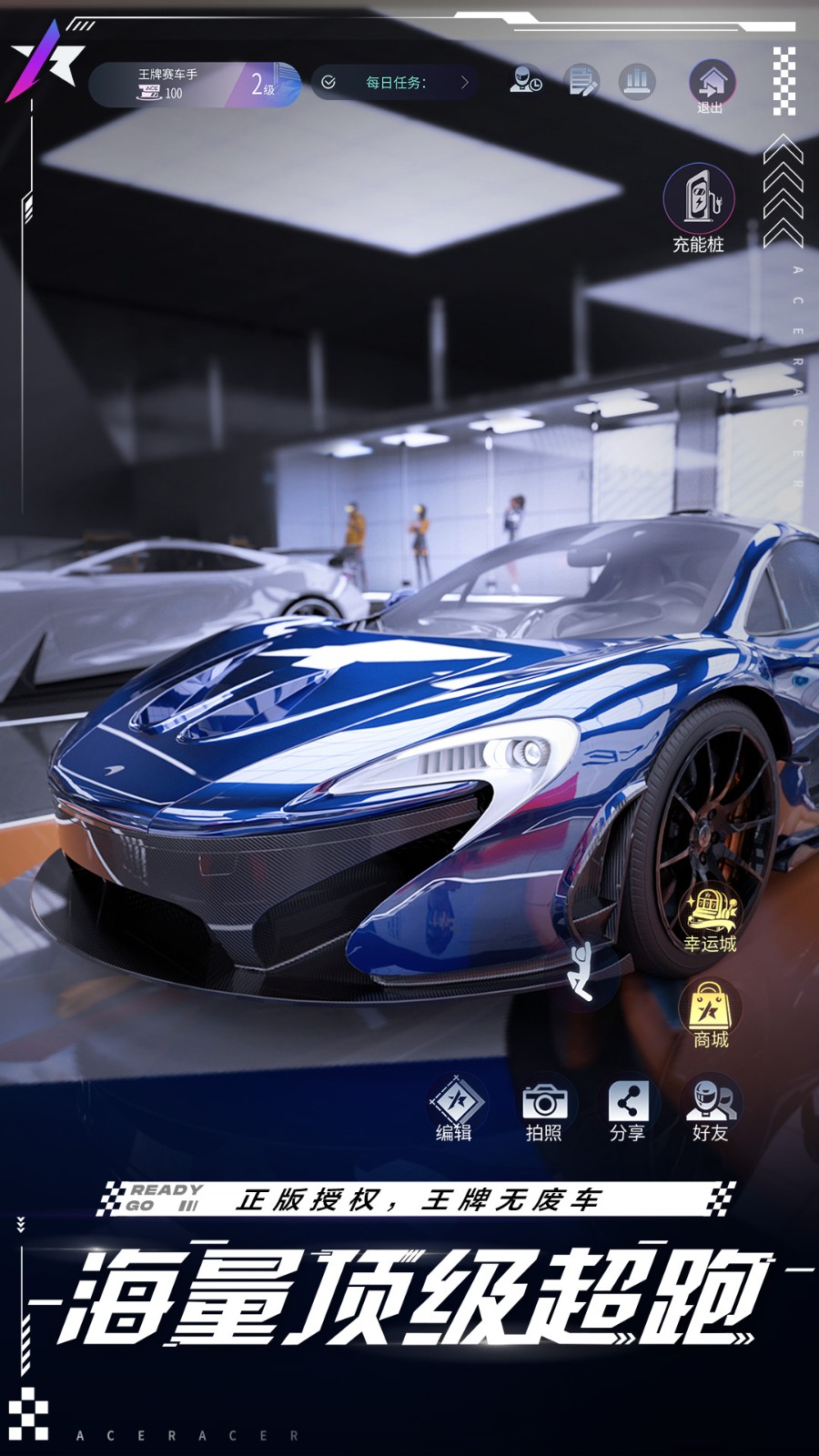Open the 好友 friends list
Screen dimensions: 819x1456
[711, 1108]
